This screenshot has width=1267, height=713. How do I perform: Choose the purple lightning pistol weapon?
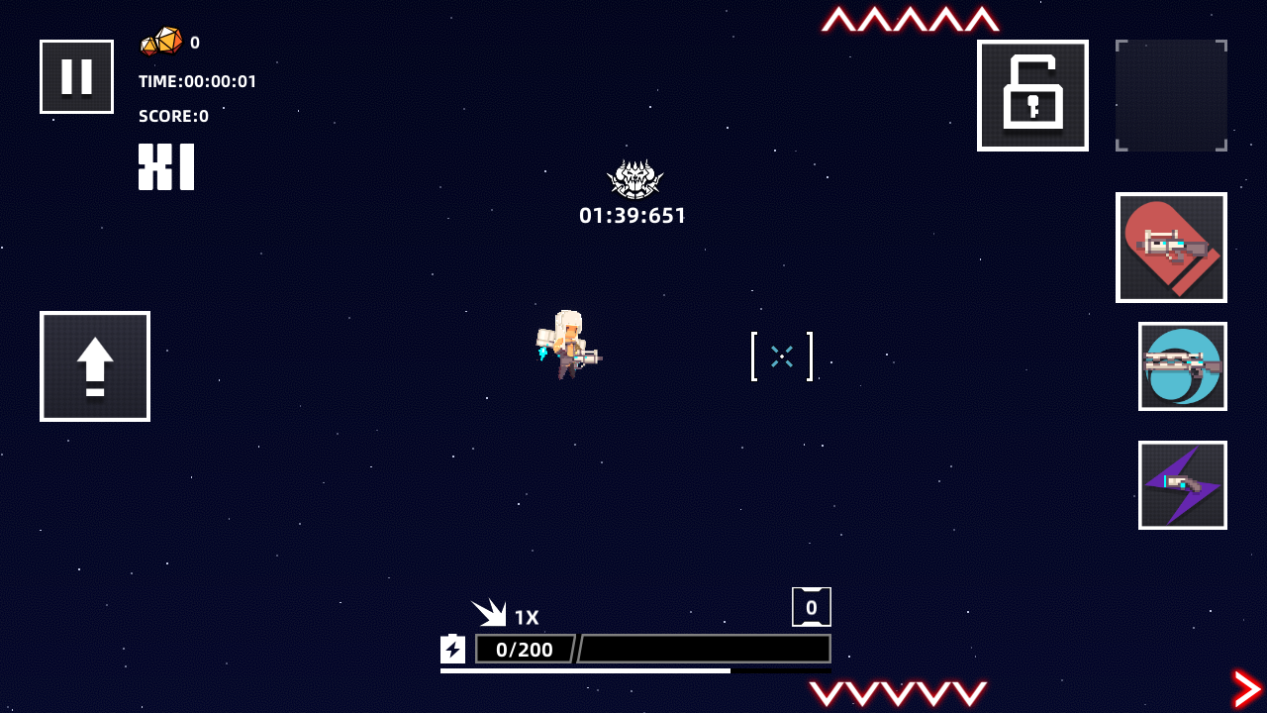point(1182,485)
